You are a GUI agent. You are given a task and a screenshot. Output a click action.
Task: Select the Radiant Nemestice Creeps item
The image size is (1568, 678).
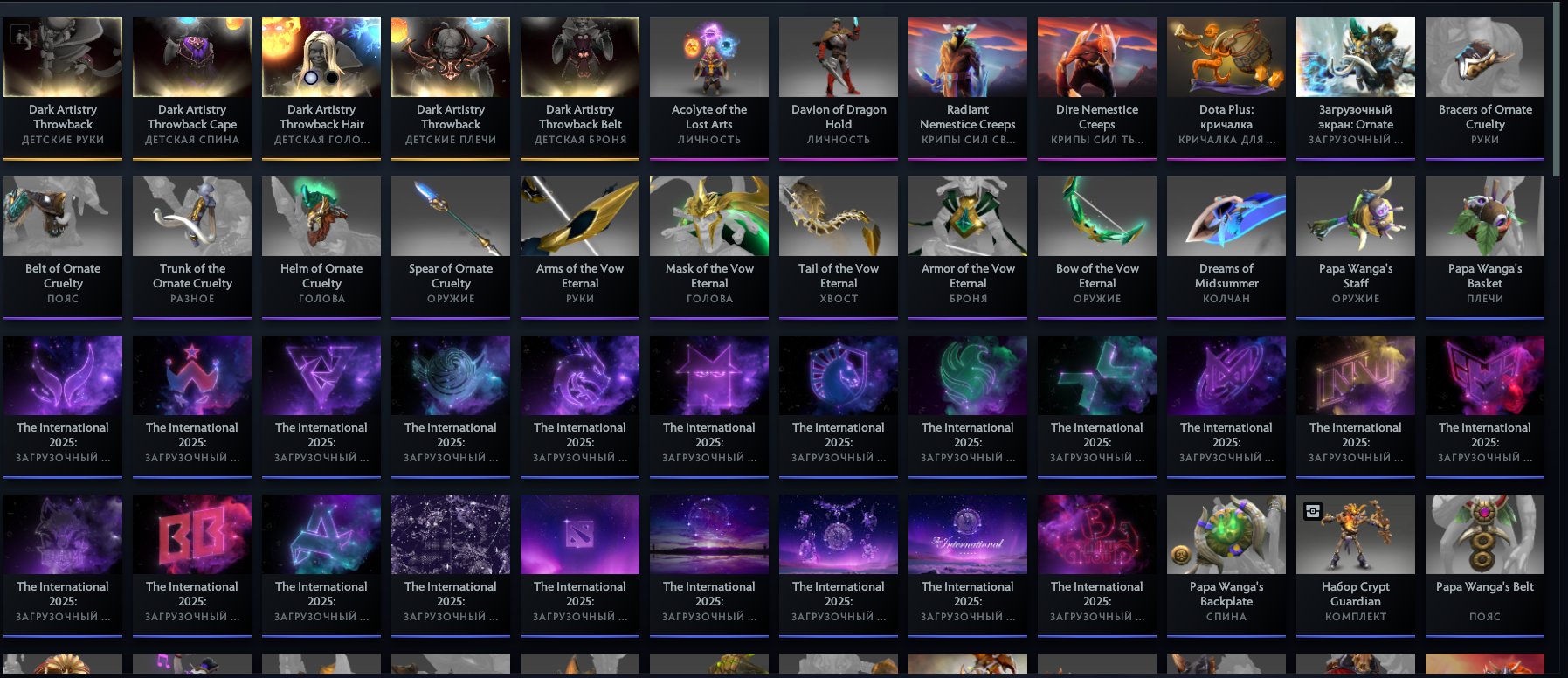(967, 57)
